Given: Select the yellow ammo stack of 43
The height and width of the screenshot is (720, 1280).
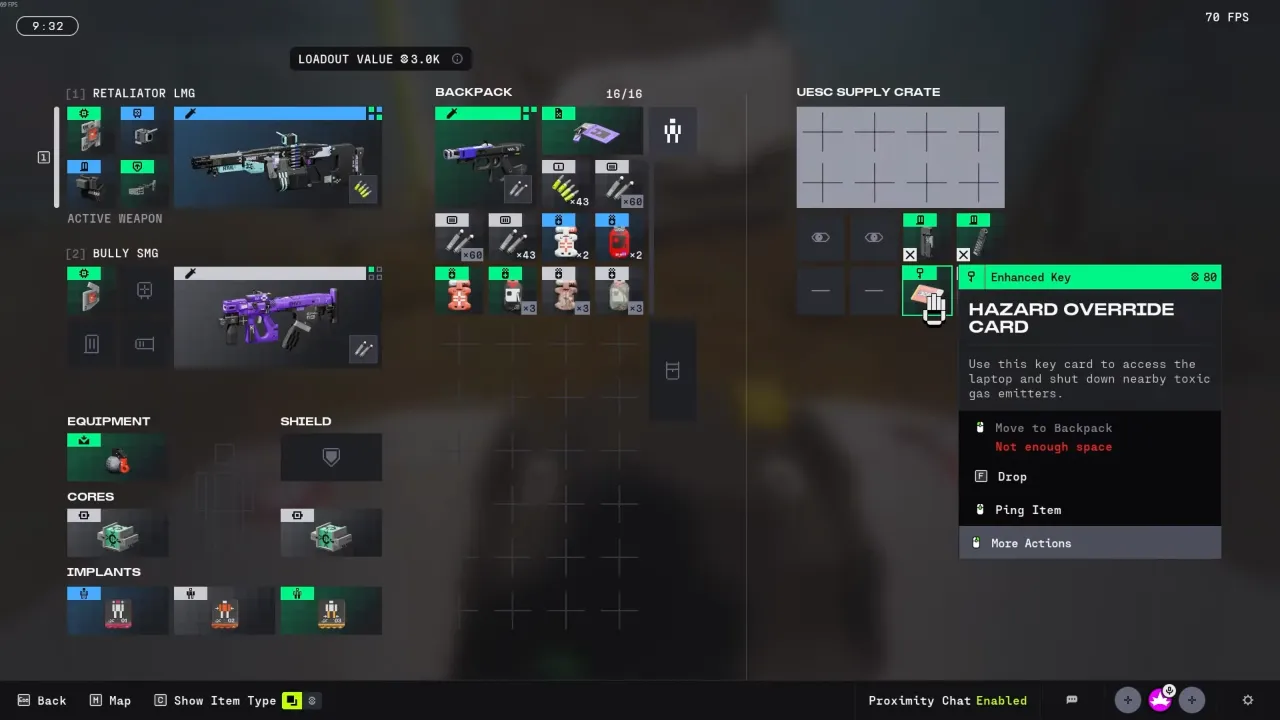Looking at the screenshot, I should (x=566, y=185).
